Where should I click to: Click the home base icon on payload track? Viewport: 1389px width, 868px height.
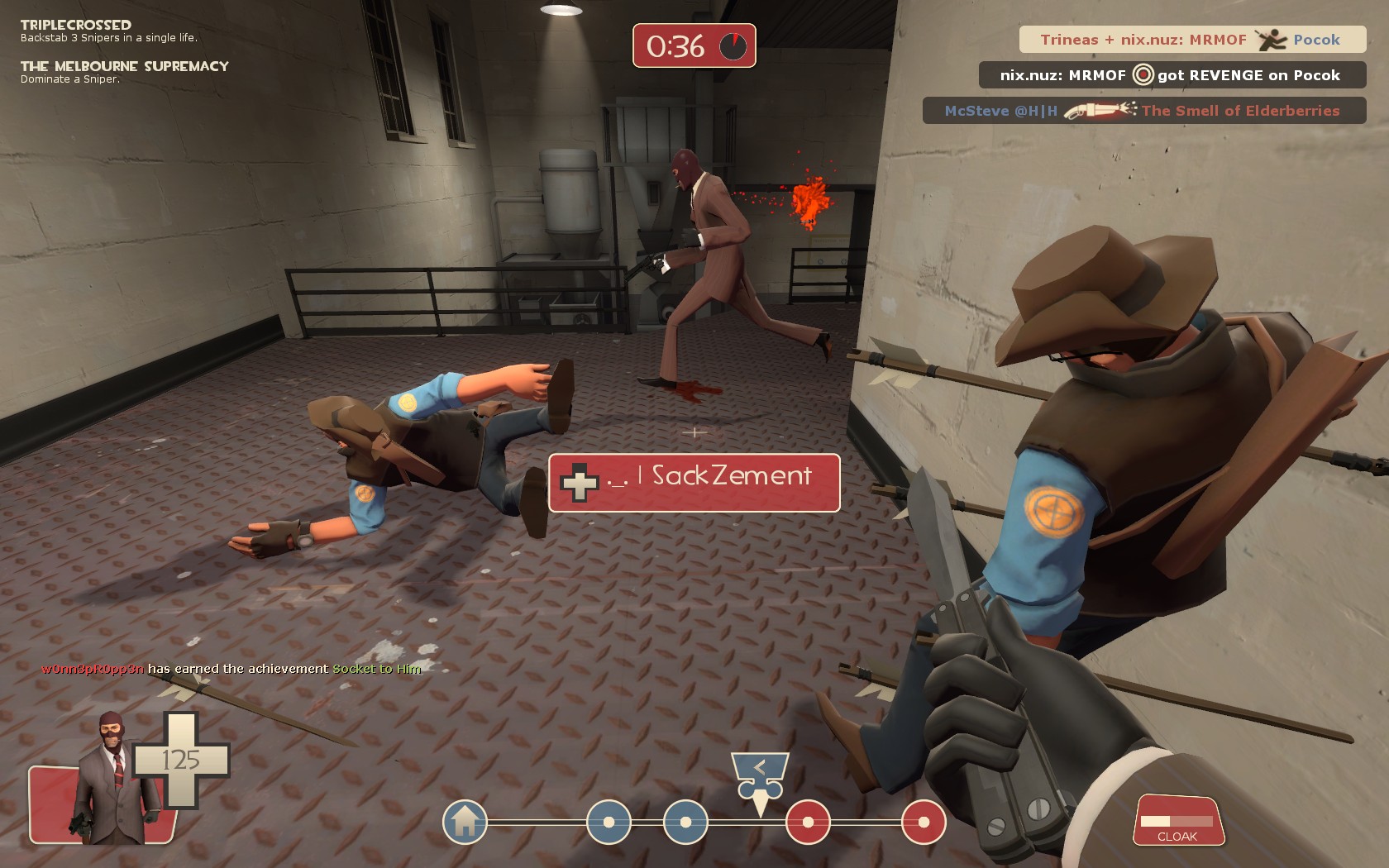click(x=465, y=822)
